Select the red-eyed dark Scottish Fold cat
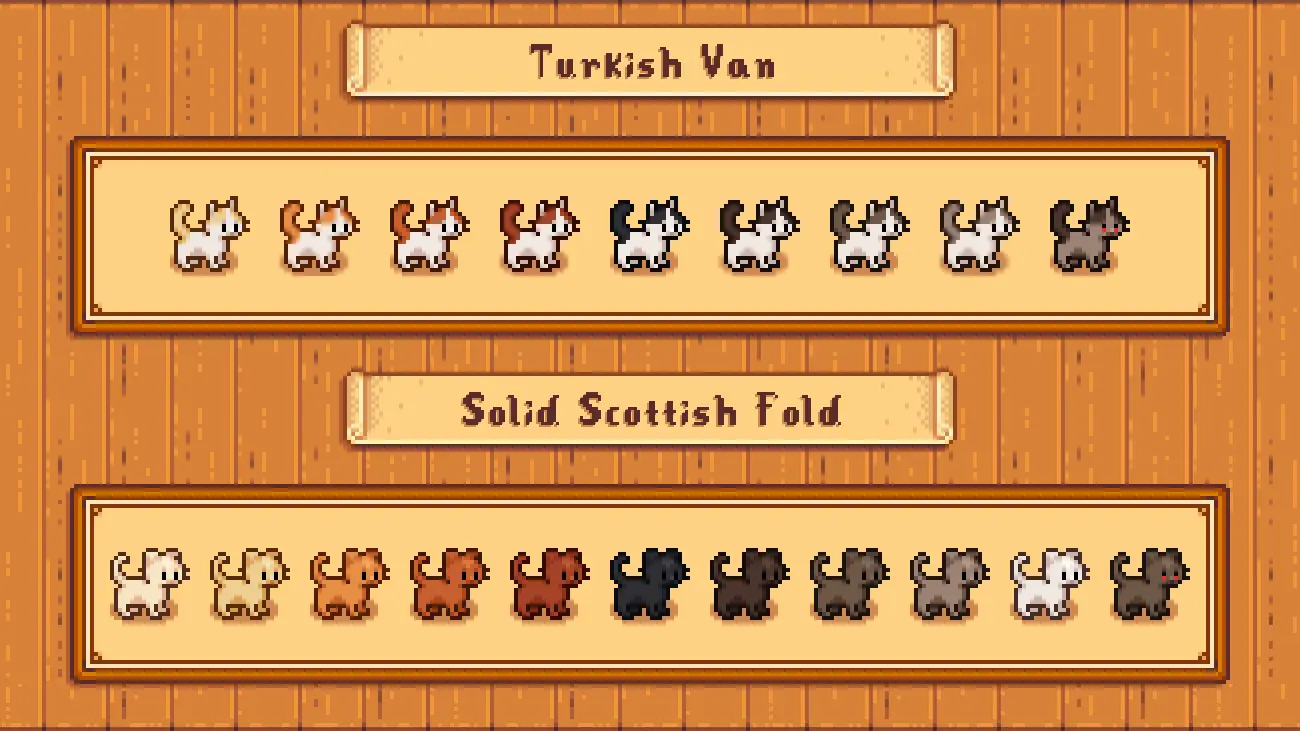Screen dimensions: 1300x731 tap(1149, 583)
